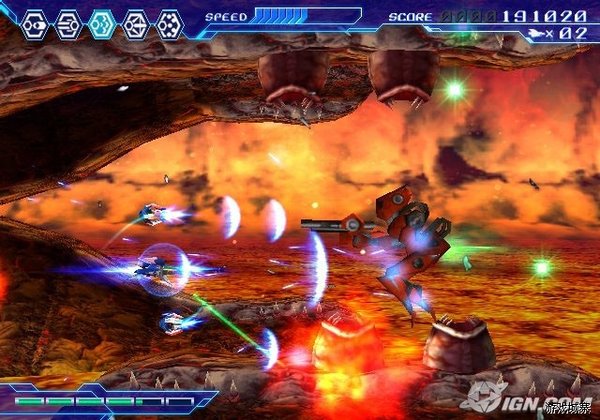Viewport: 600px width, 420px height.
Task: Click the highlighted cyan weapon hexagon
Action: (102, 22)
